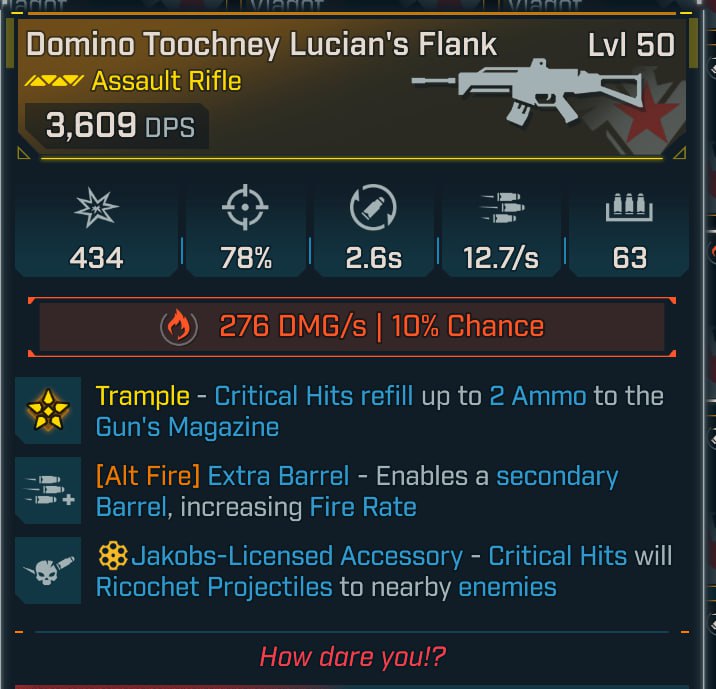This screenshot has height=689, width=716.
Task: Select the Extra Barrel alt fire icon
Action: 48,490
